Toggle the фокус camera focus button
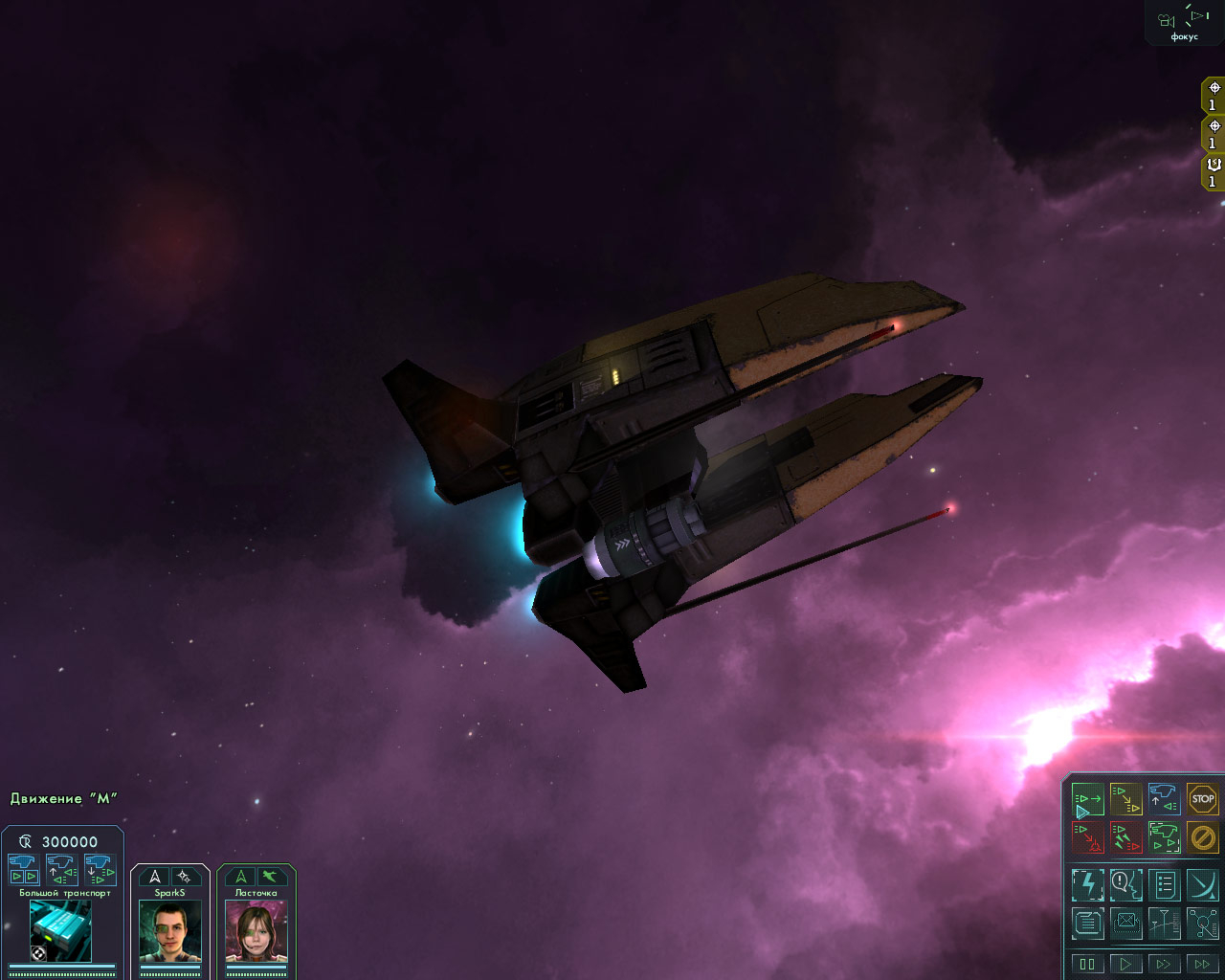Image resolution: width=1225 pixels, height=980 pixels. (x=1184, y=23)
